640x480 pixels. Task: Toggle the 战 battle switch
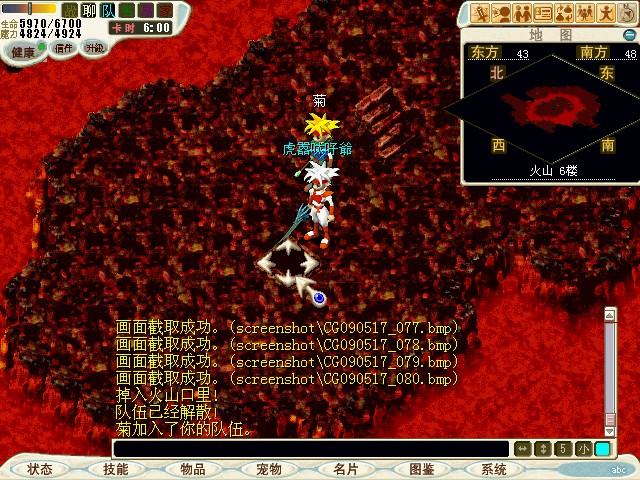point(70,10)
